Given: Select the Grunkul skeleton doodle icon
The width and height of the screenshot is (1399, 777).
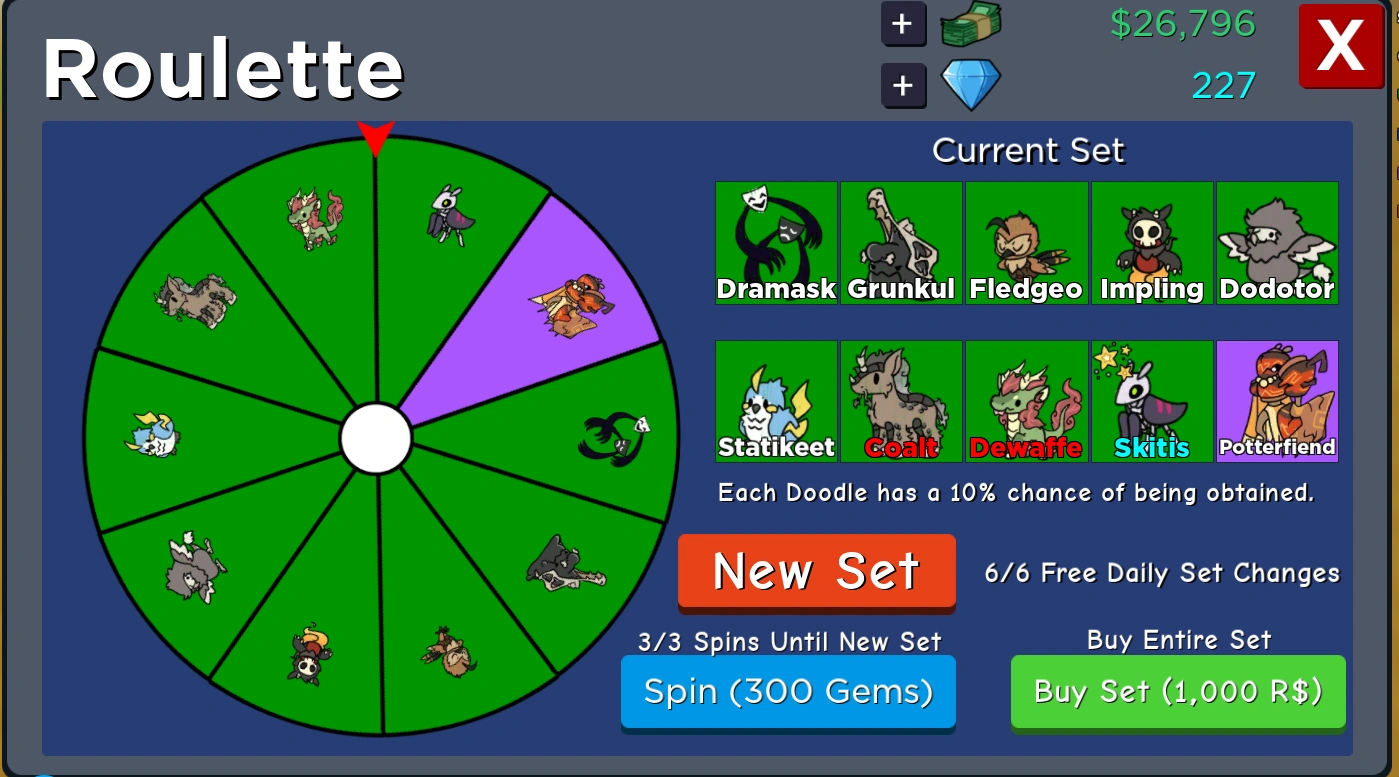Looking at the screenshot, I should tap(900, 235).
